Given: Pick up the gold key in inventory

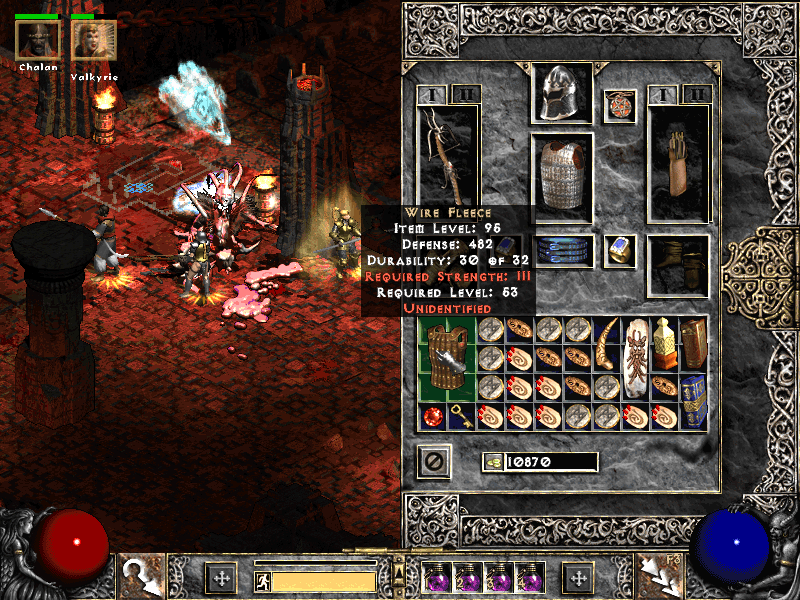Looking at the screenshot, I should point(462,417).
